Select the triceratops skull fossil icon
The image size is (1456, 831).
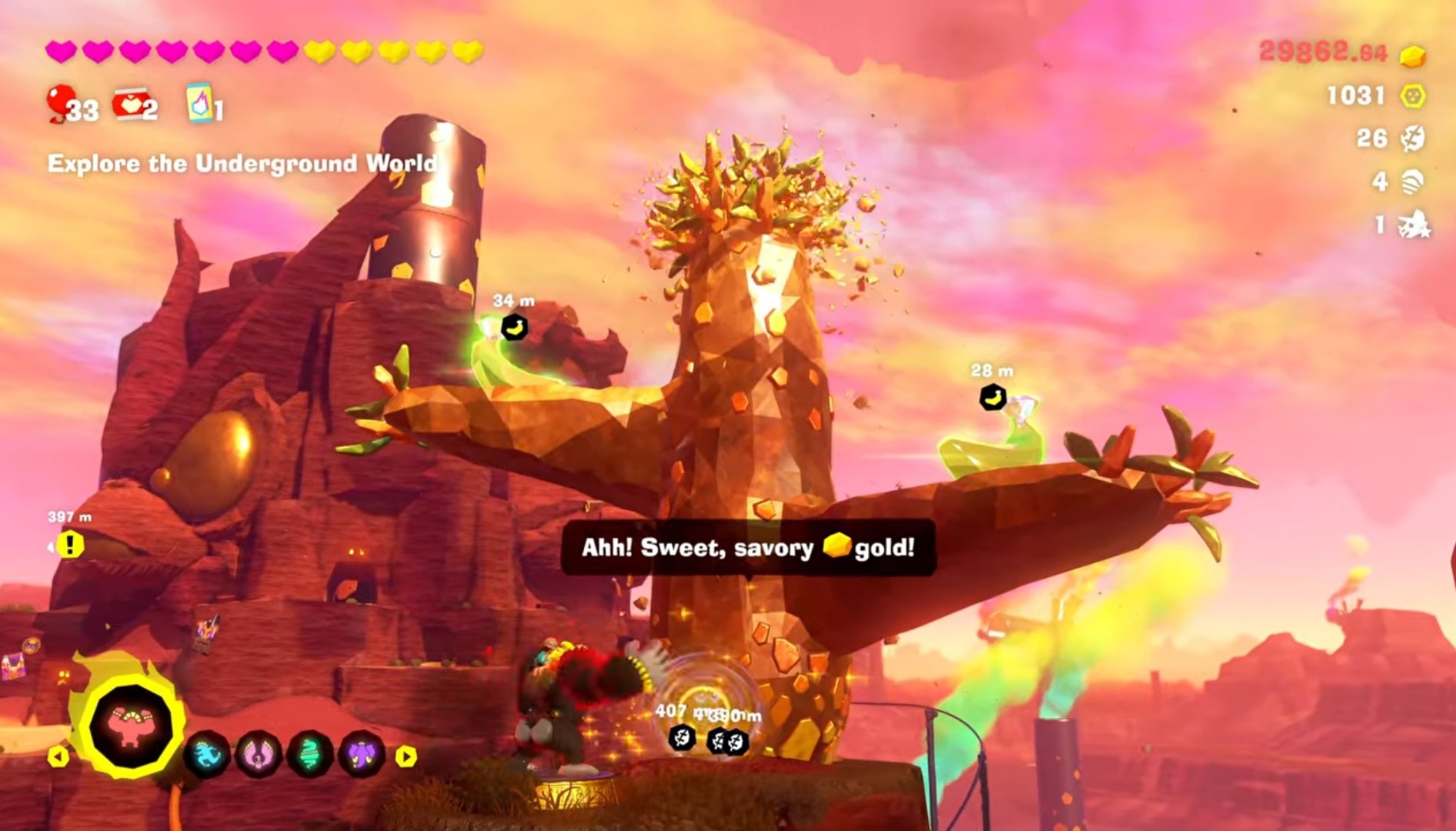[x=1414, y=225]
